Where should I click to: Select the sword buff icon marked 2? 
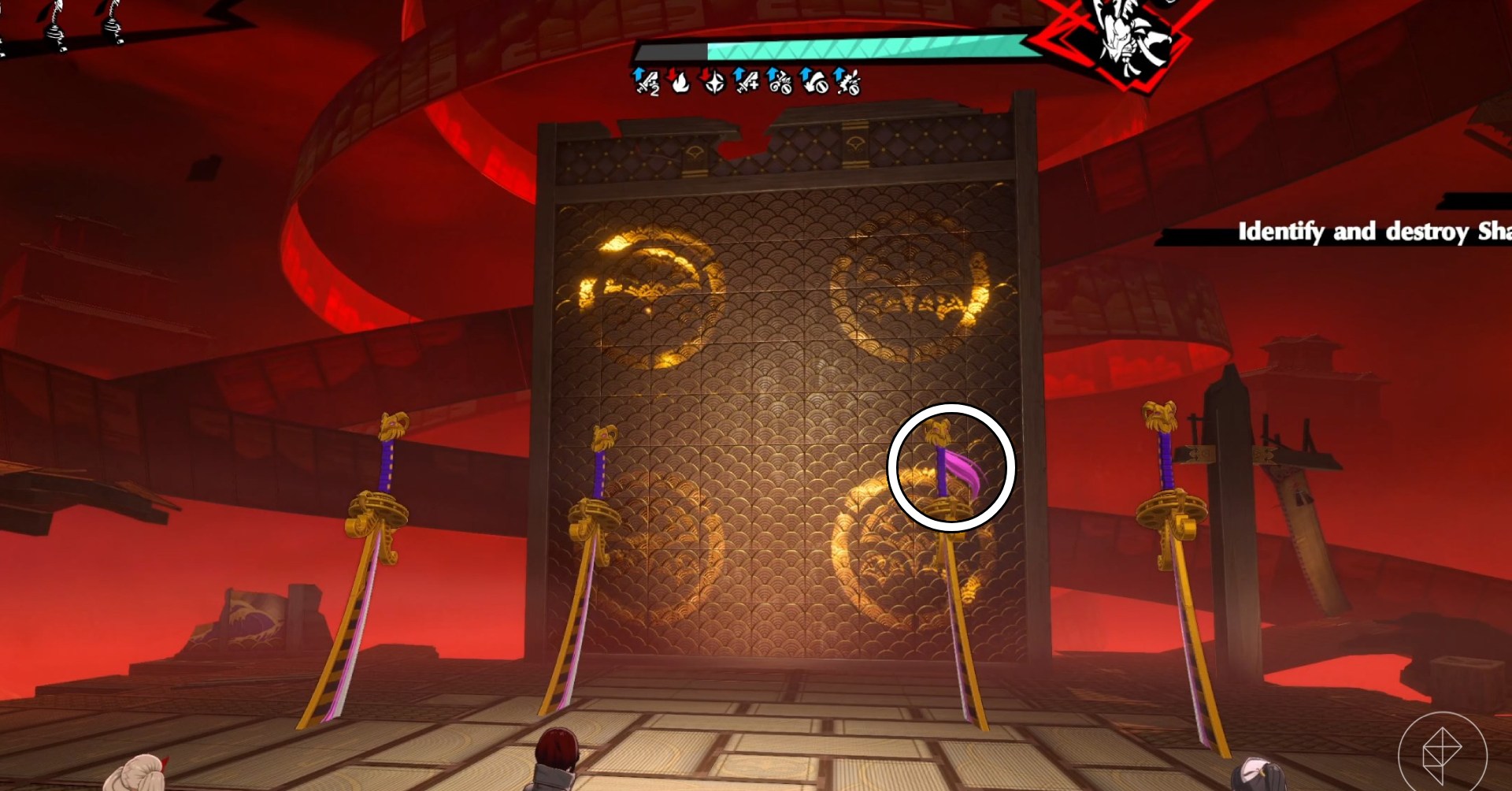pyautogui.click(x=646, y=81)
